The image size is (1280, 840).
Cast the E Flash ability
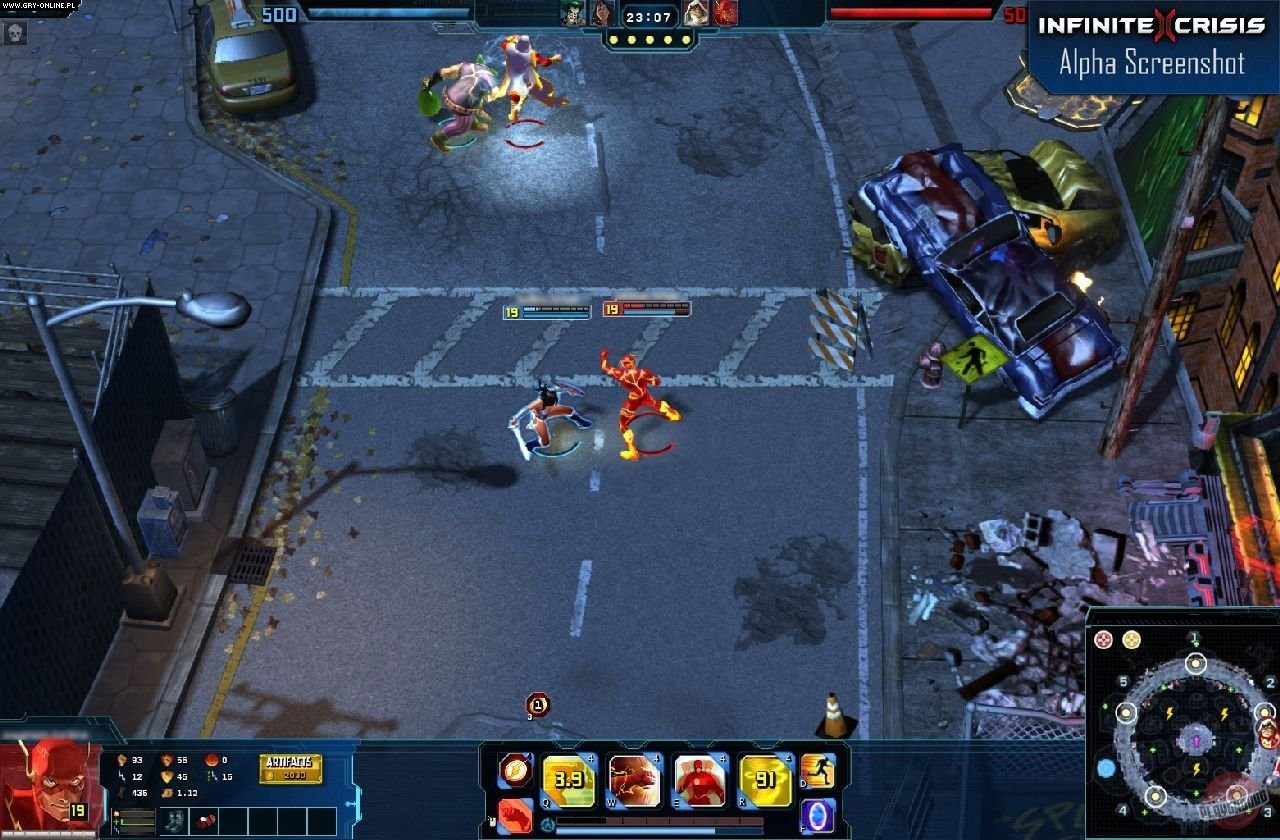tap(698, 779)
